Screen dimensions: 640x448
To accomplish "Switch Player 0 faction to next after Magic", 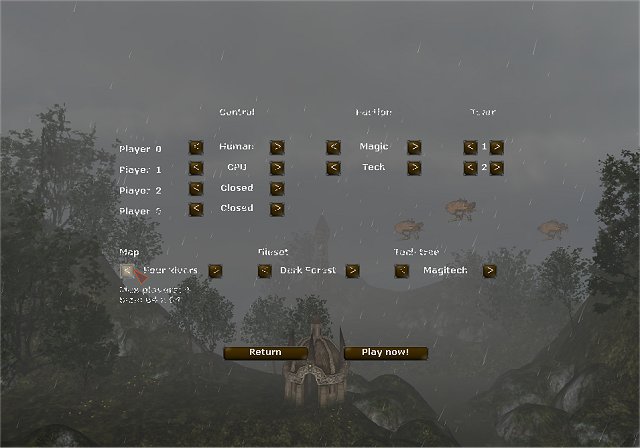I will 414,147.
